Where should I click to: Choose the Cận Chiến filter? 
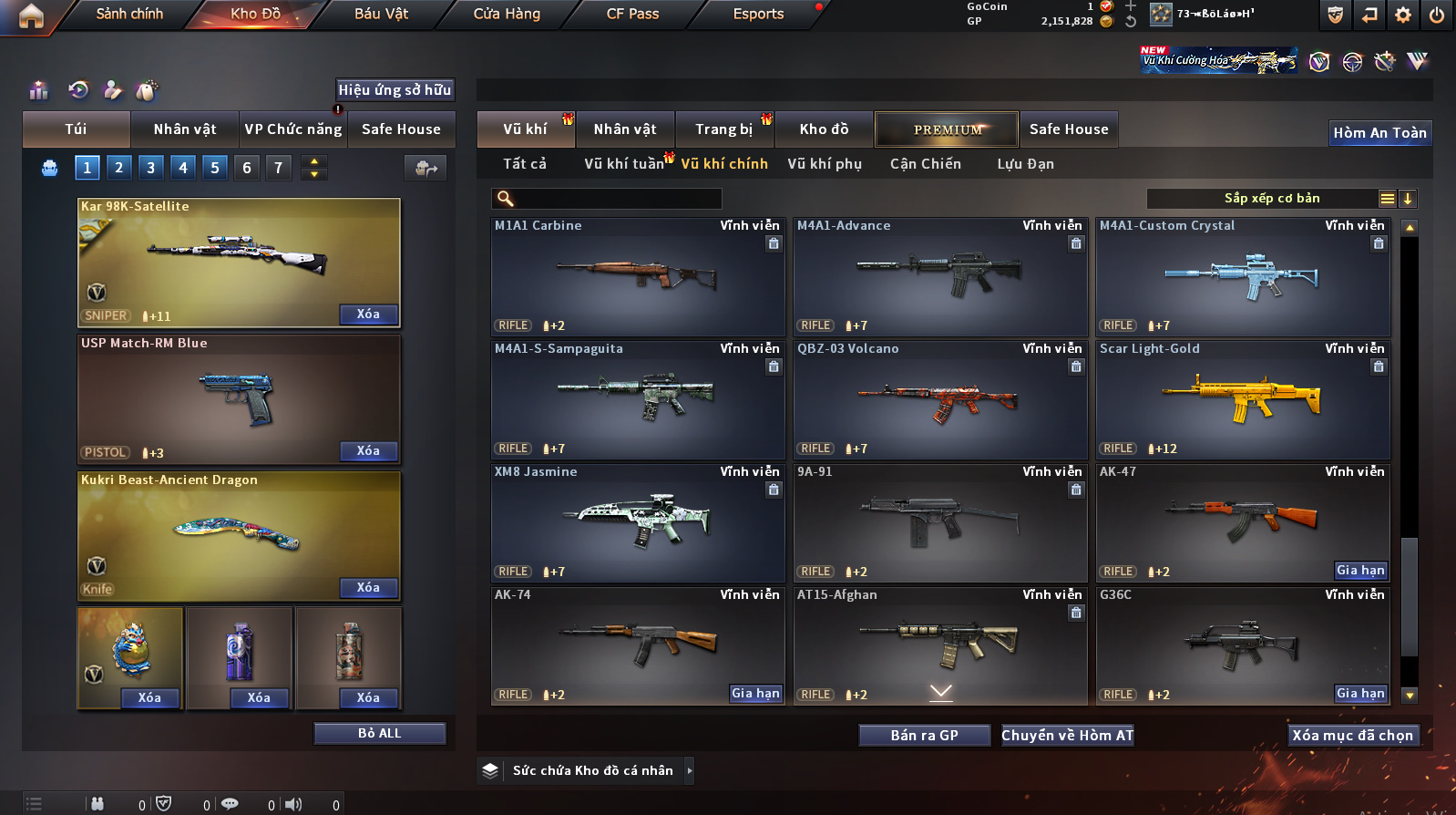tap(925, 164)
